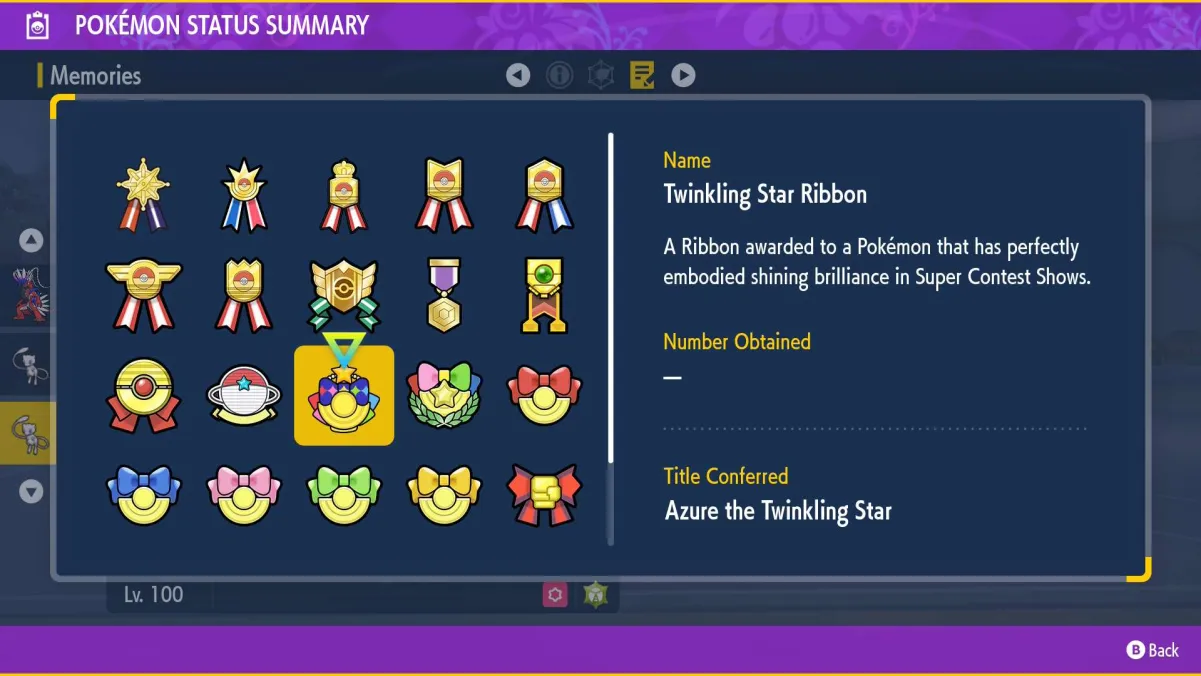Click the party list down arrow

tap(31, 492)
